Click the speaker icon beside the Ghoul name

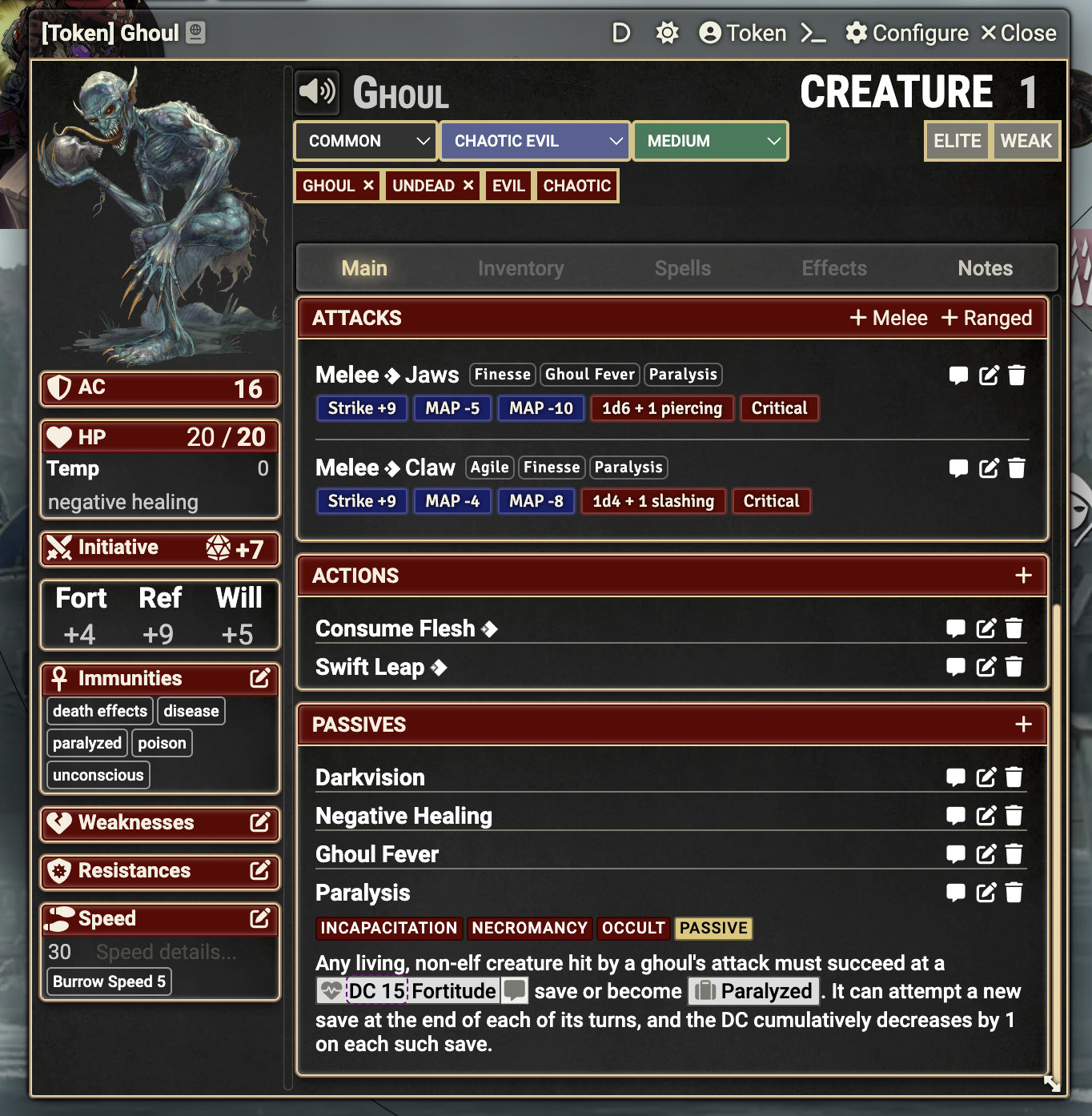315,91
